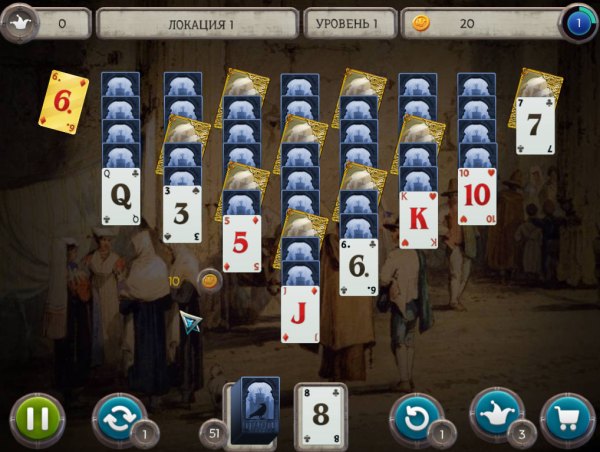Undo the last move

click(x=417, y=418)
